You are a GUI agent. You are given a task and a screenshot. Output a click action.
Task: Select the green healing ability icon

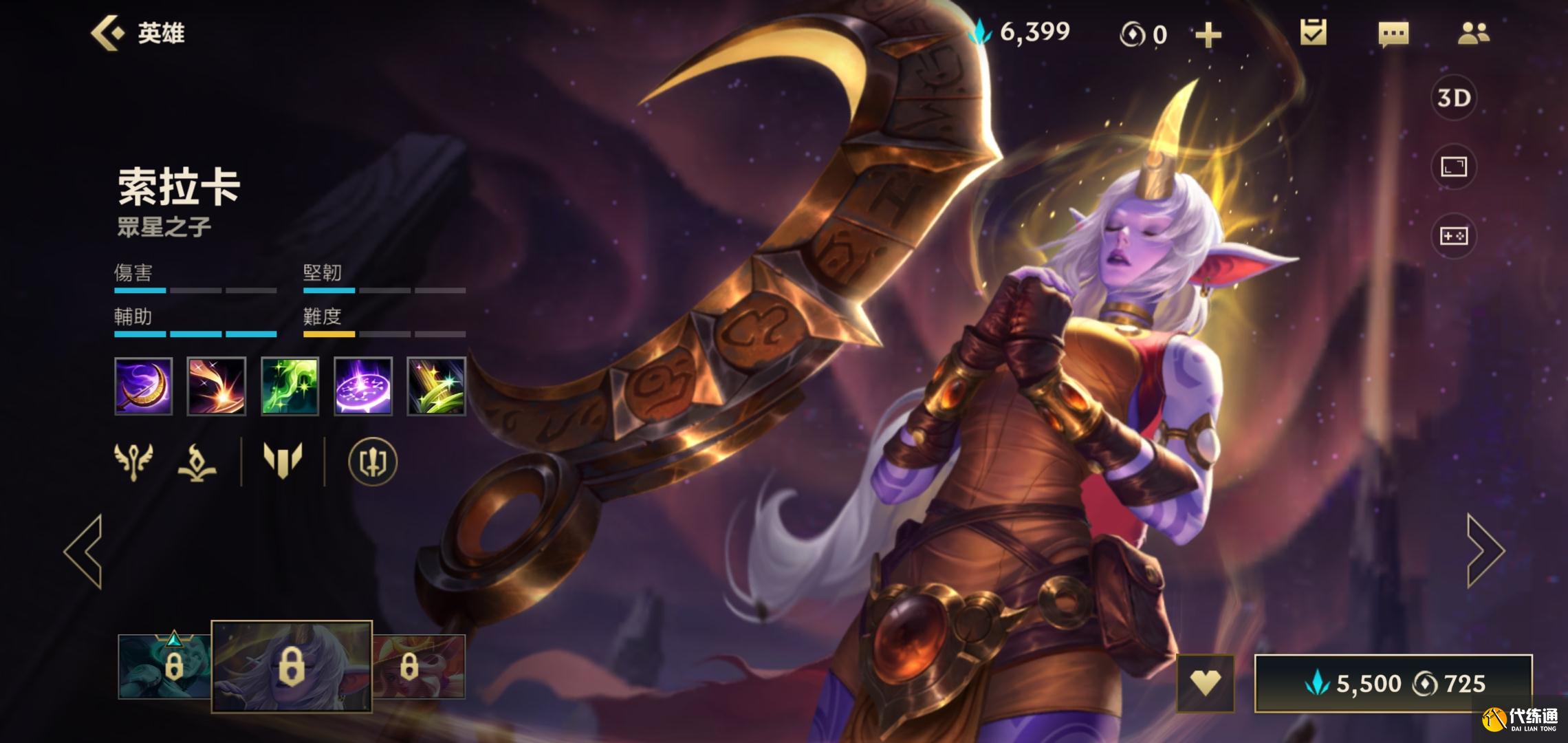tap(290, 386)
